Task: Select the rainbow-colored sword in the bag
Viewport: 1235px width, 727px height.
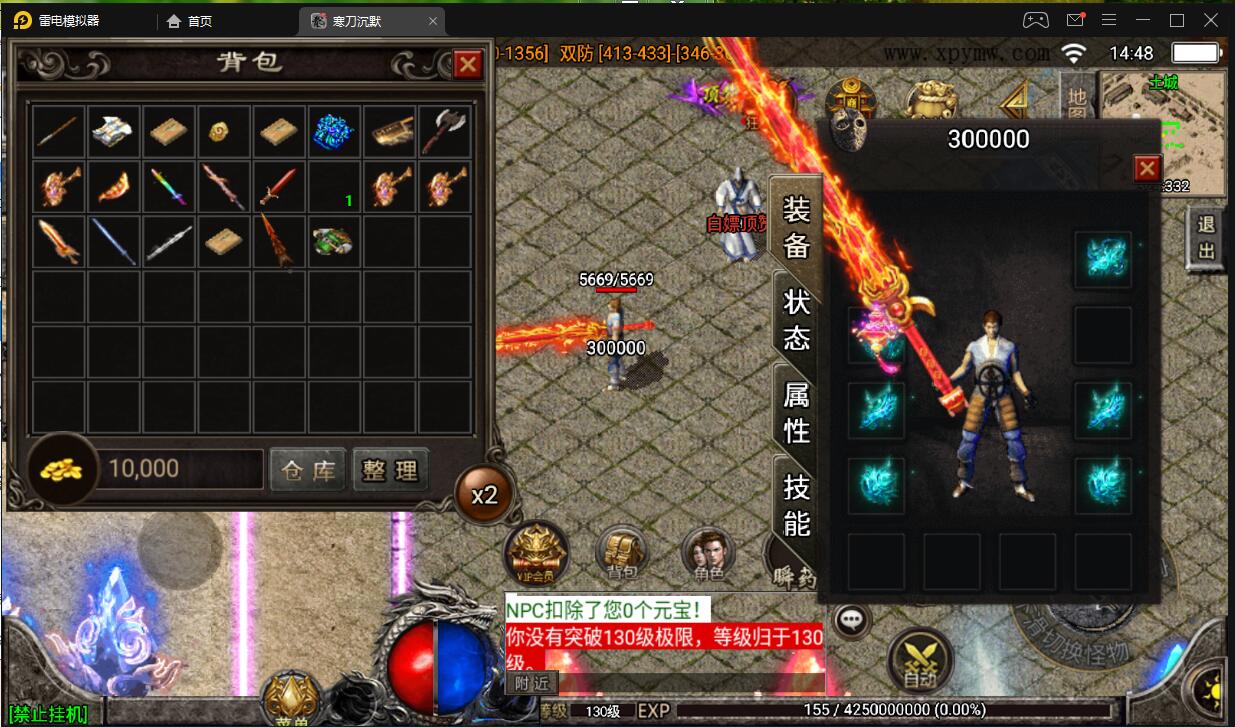Action: 170,186
